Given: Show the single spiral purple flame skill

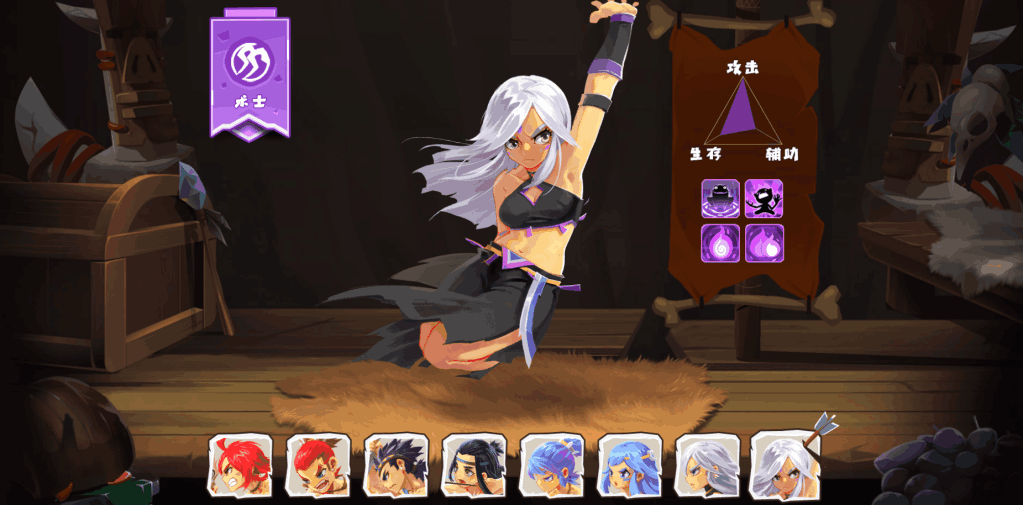Looking at the screenshot, I should [720, 243].
